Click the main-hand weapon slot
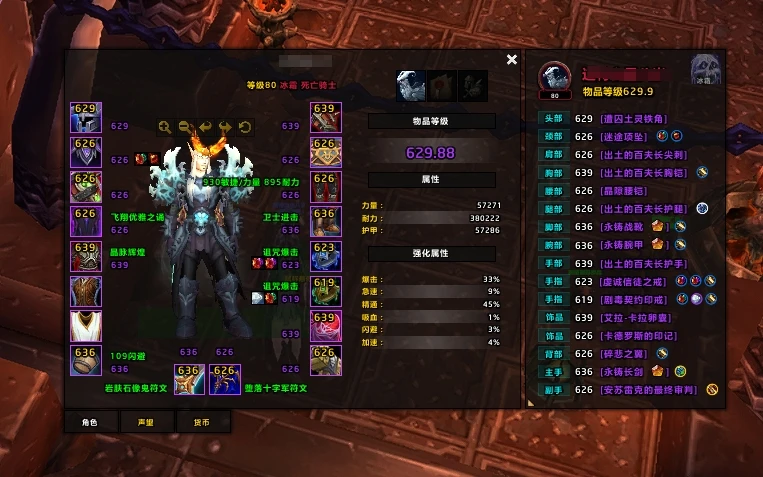 click(x=189, y=378)
